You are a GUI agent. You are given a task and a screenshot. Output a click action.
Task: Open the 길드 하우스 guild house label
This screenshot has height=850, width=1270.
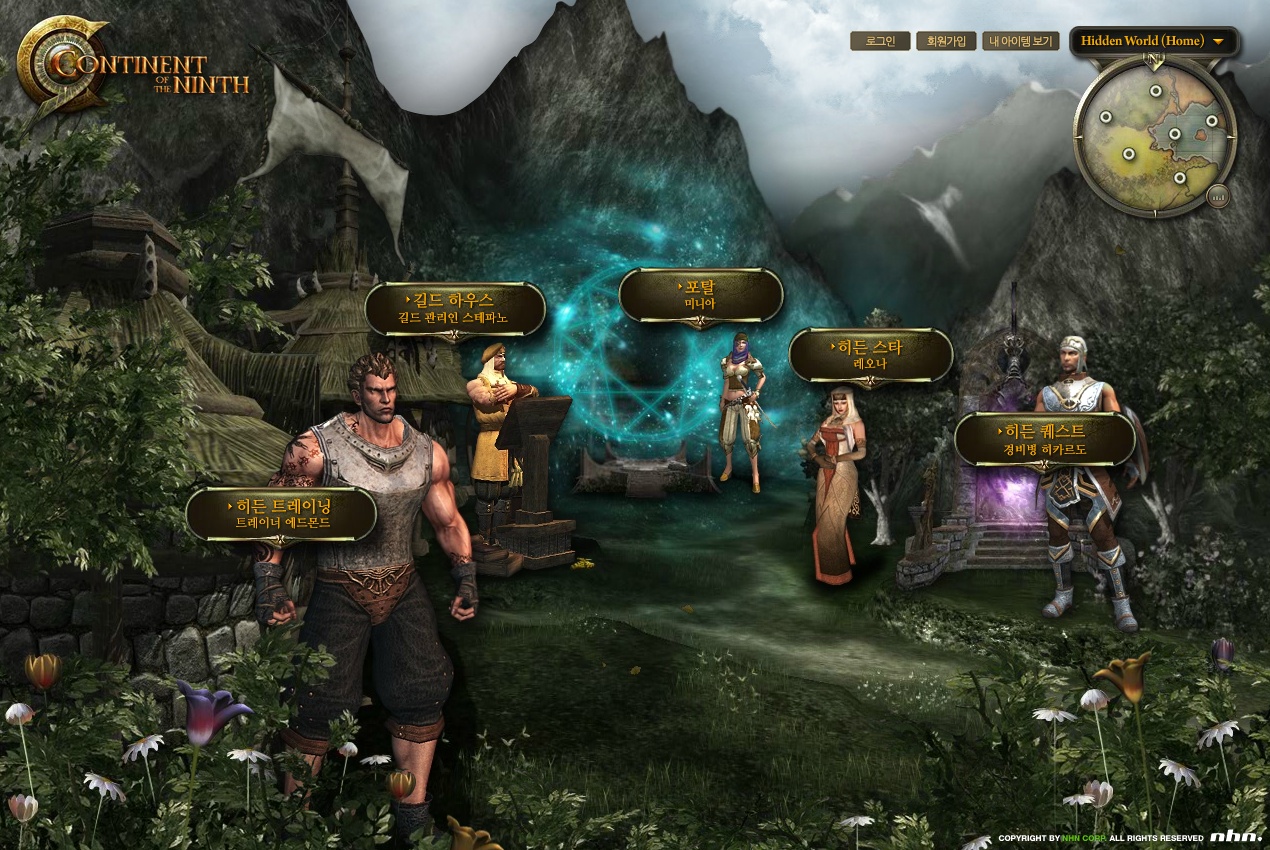[x=455, y=308]
